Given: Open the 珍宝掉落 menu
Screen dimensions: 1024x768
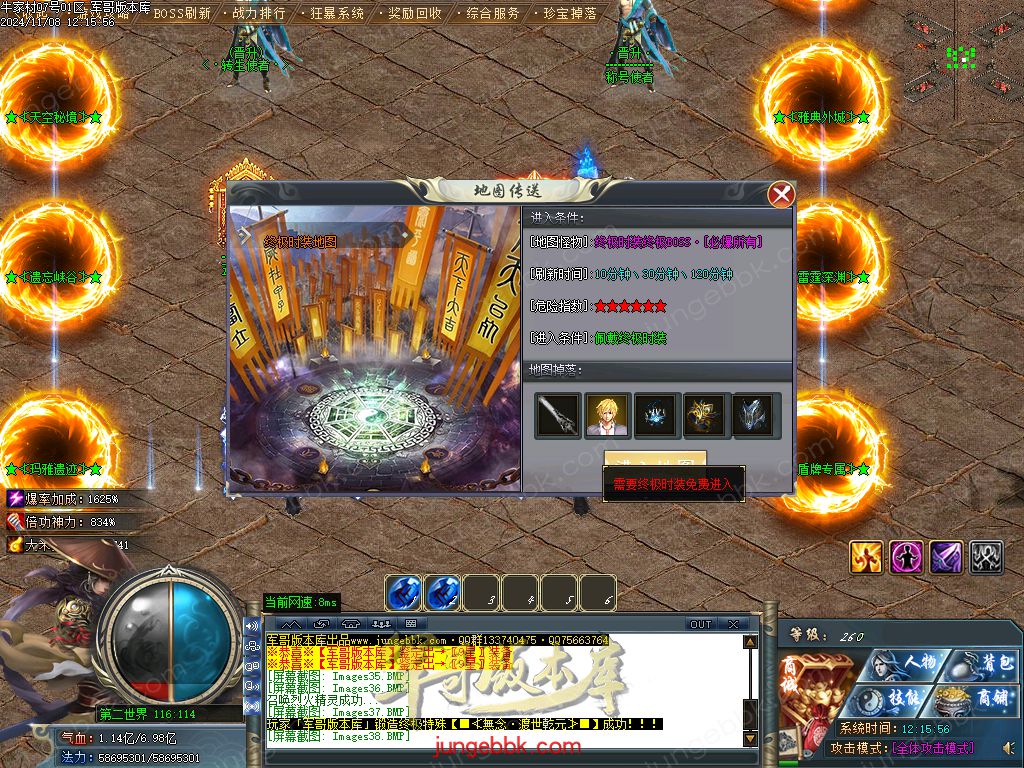Looking at the screenshot, I should tap(570, 14).
